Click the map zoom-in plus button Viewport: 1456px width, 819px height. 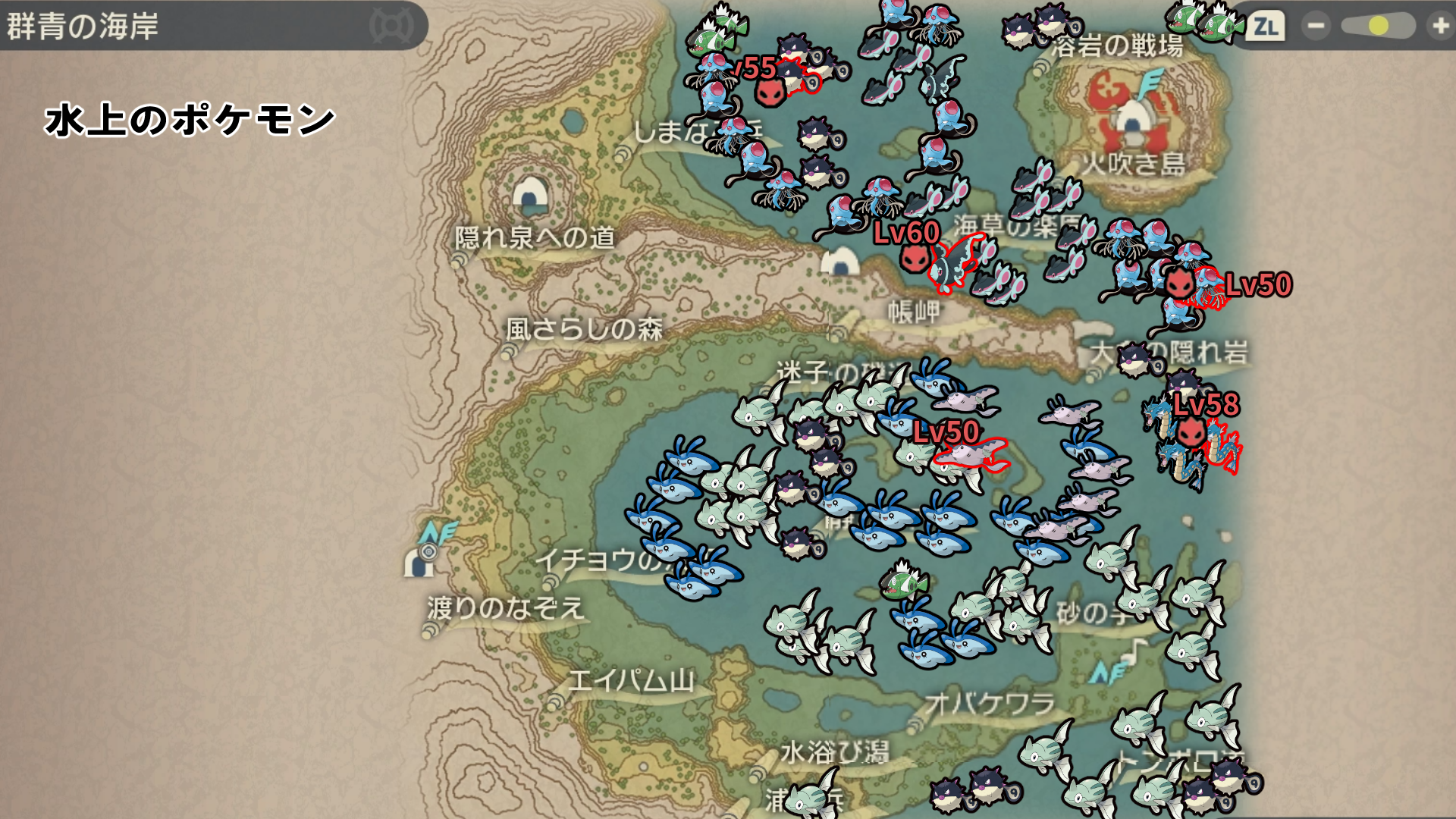[x=1439, y=27]
